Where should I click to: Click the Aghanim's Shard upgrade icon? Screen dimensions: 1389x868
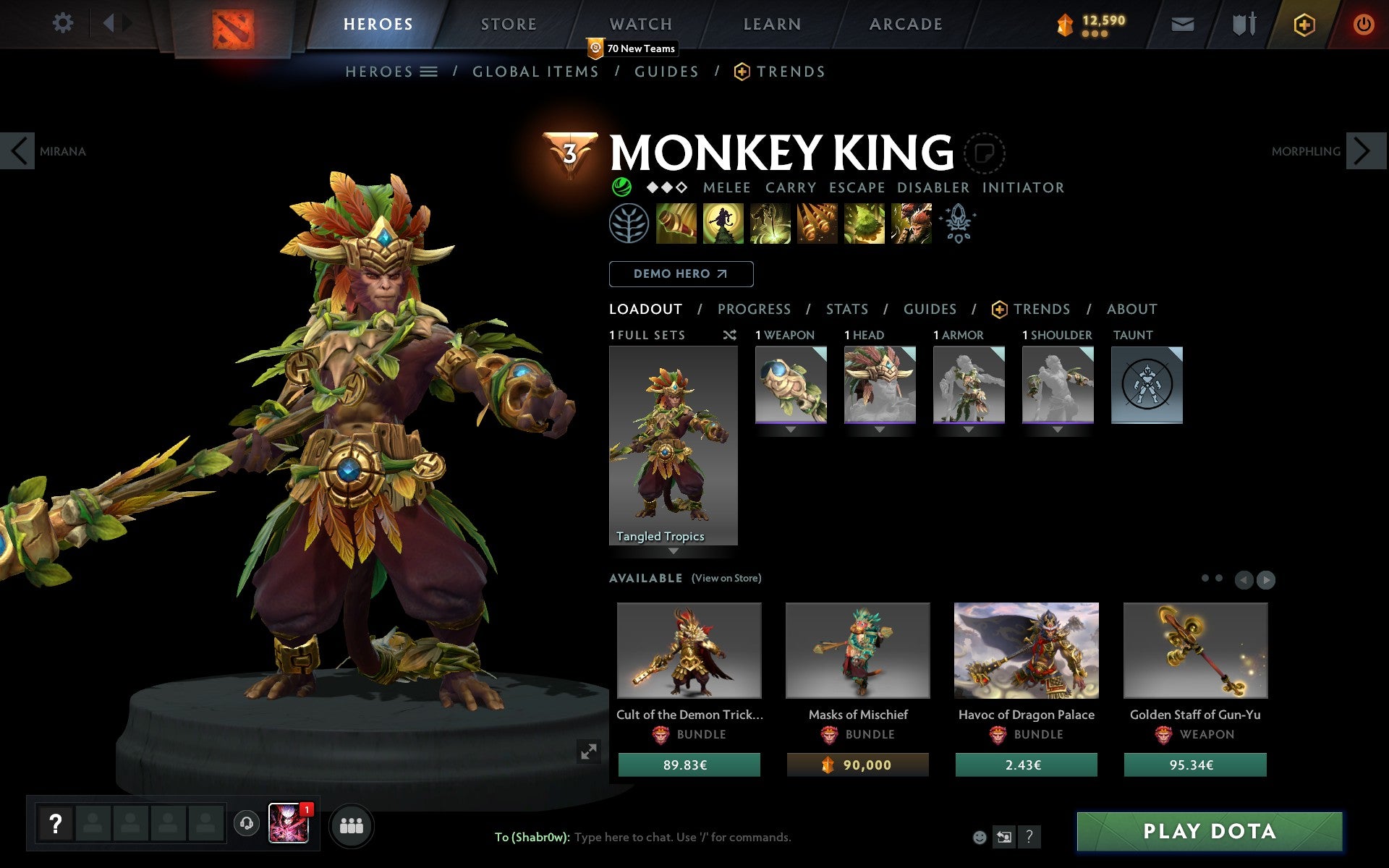(956, 224)
